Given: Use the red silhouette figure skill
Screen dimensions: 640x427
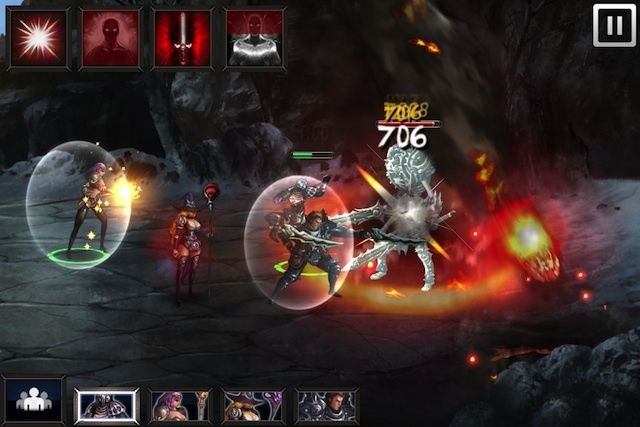Looking at the screenshot, I should click(110, 39).
